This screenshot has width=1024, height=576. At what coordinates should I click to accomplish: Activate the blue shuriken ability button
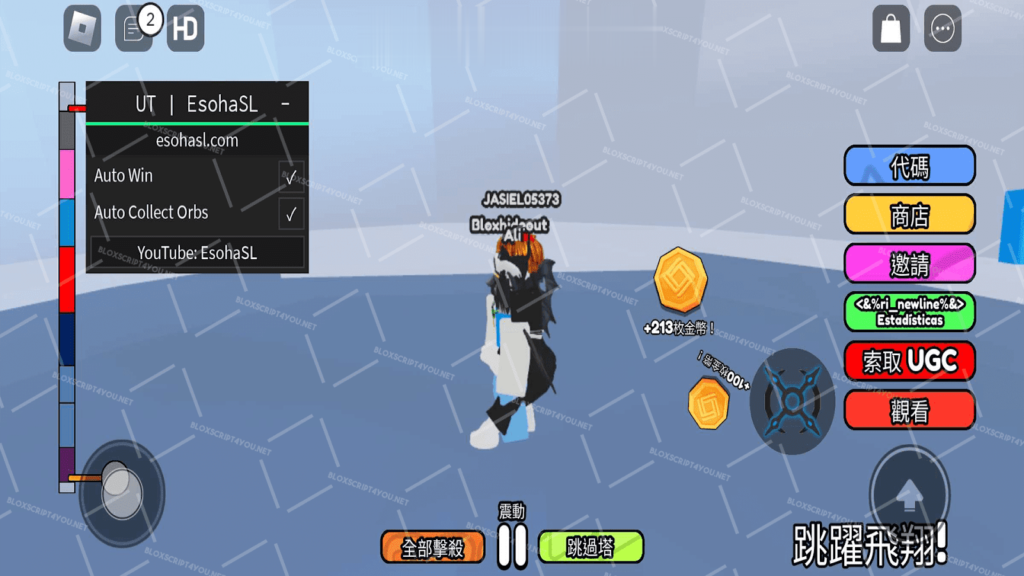click(792, 402)
